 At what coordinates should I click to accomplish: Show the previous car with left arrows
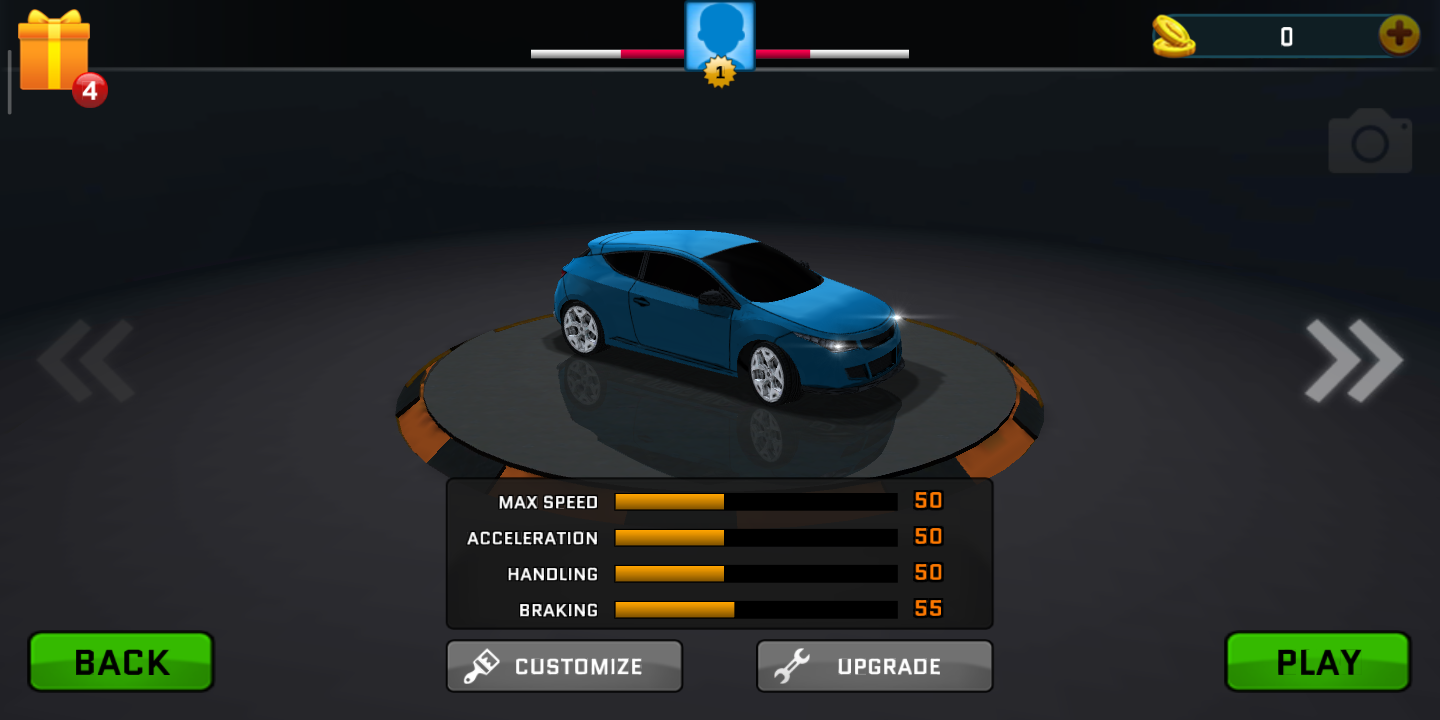(x=86, y=361)
